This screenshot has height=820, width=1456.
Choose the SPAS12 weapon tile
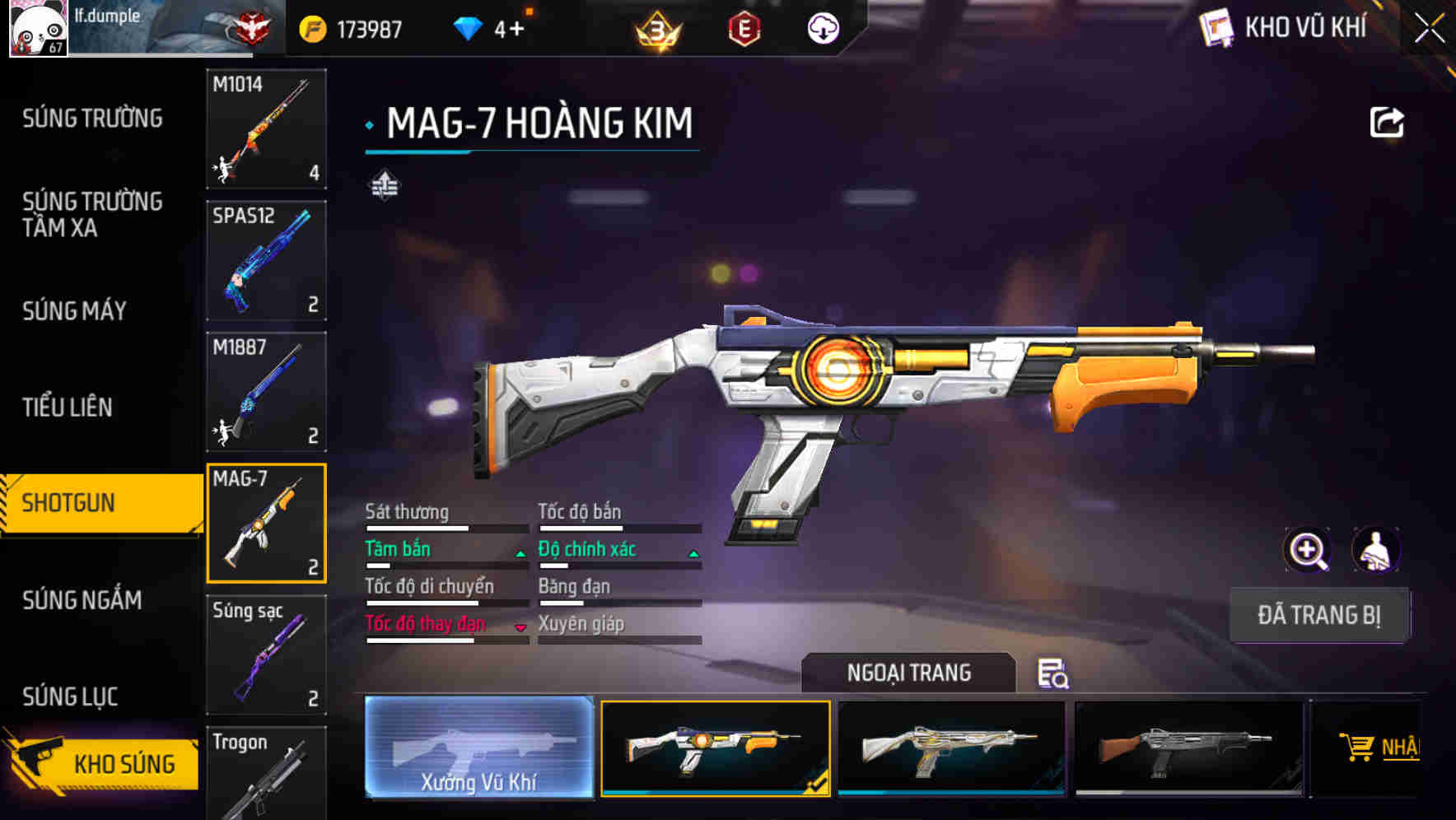coord(266,260)
